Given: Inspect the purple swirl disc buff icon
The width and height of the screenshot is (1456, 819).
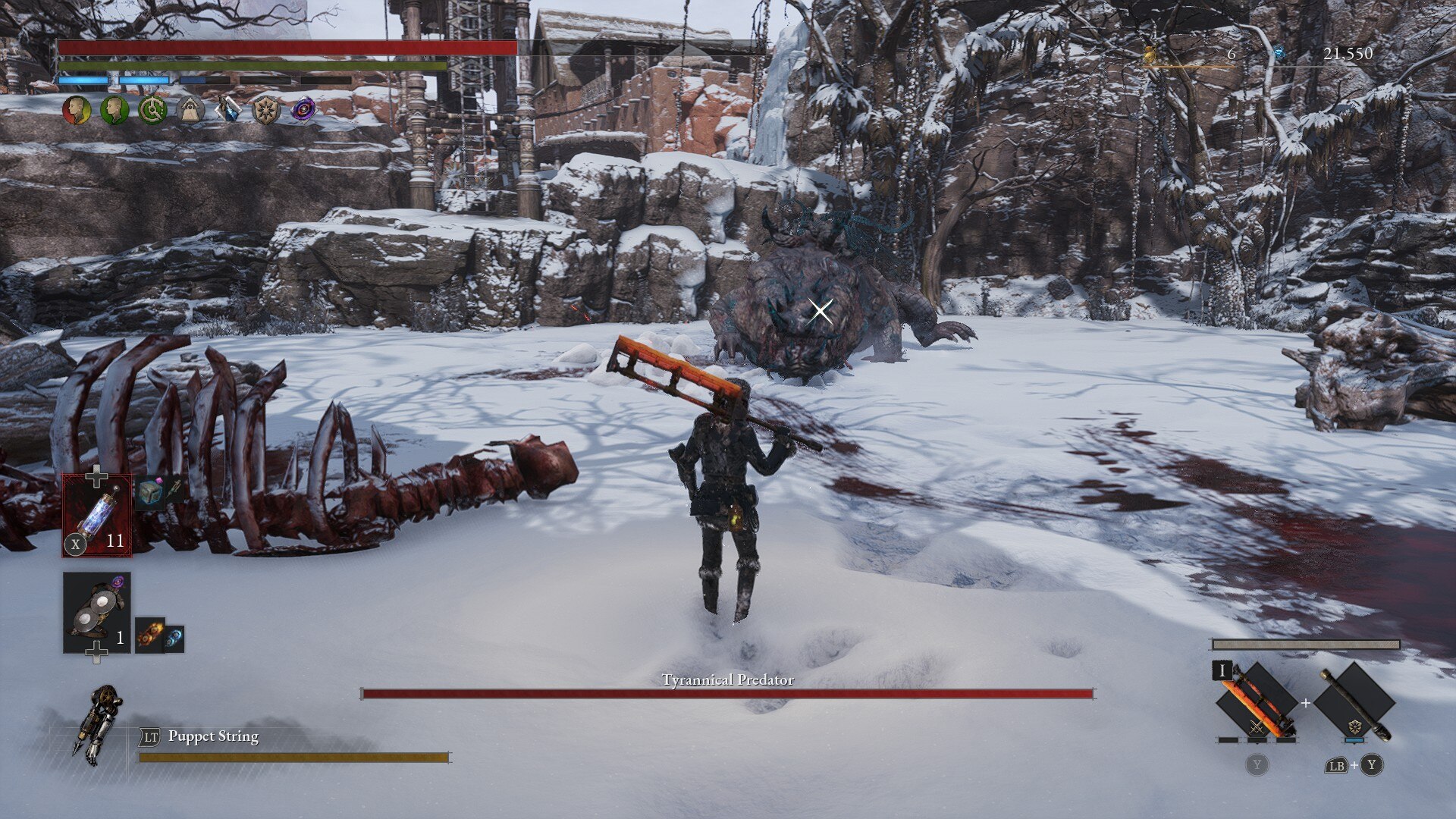Looking at the screenshot, I should pyautogui.click(x=303, y=110).
